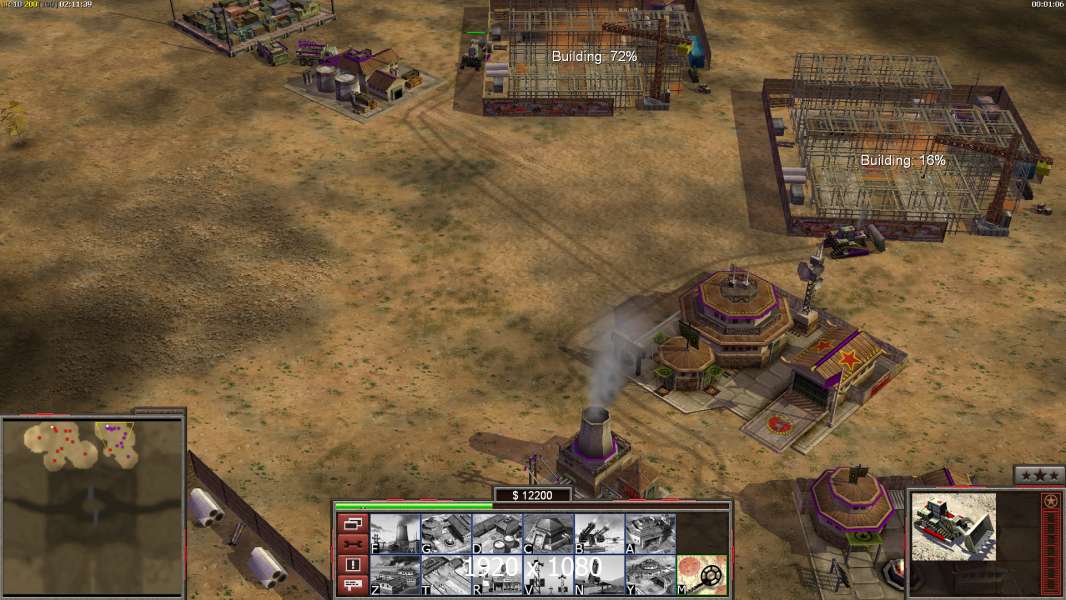Select the build icon labeled Z
This screenshot has width=1066, height=600.
tap(395, 574)
